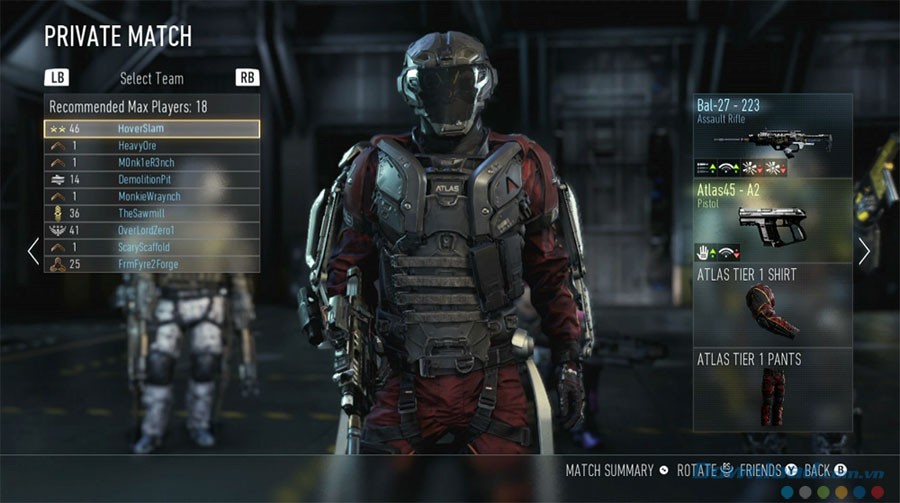Pick TheSawmill from the lobby list
This screenshot has width=900, height=503.
(151, 214)
